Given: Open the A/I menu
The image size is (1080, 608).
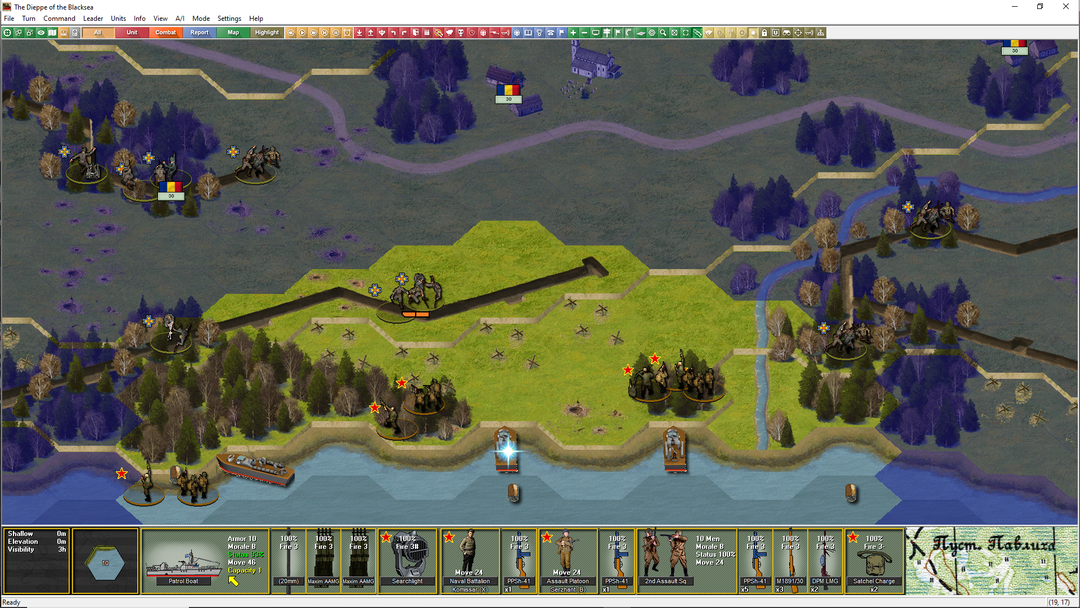Looking at the screenshot, I should point(180,19).
